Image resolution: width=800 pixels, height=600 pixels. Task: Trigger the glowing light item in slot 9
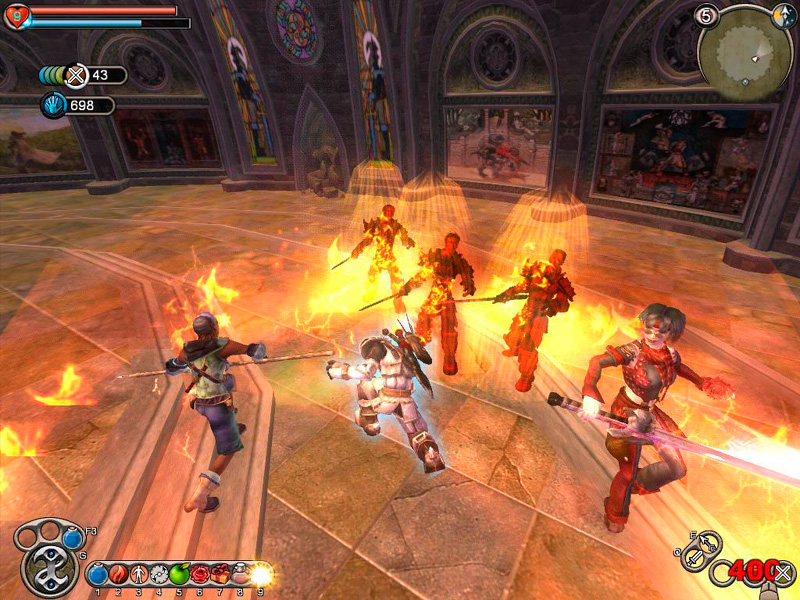[261, 575]
